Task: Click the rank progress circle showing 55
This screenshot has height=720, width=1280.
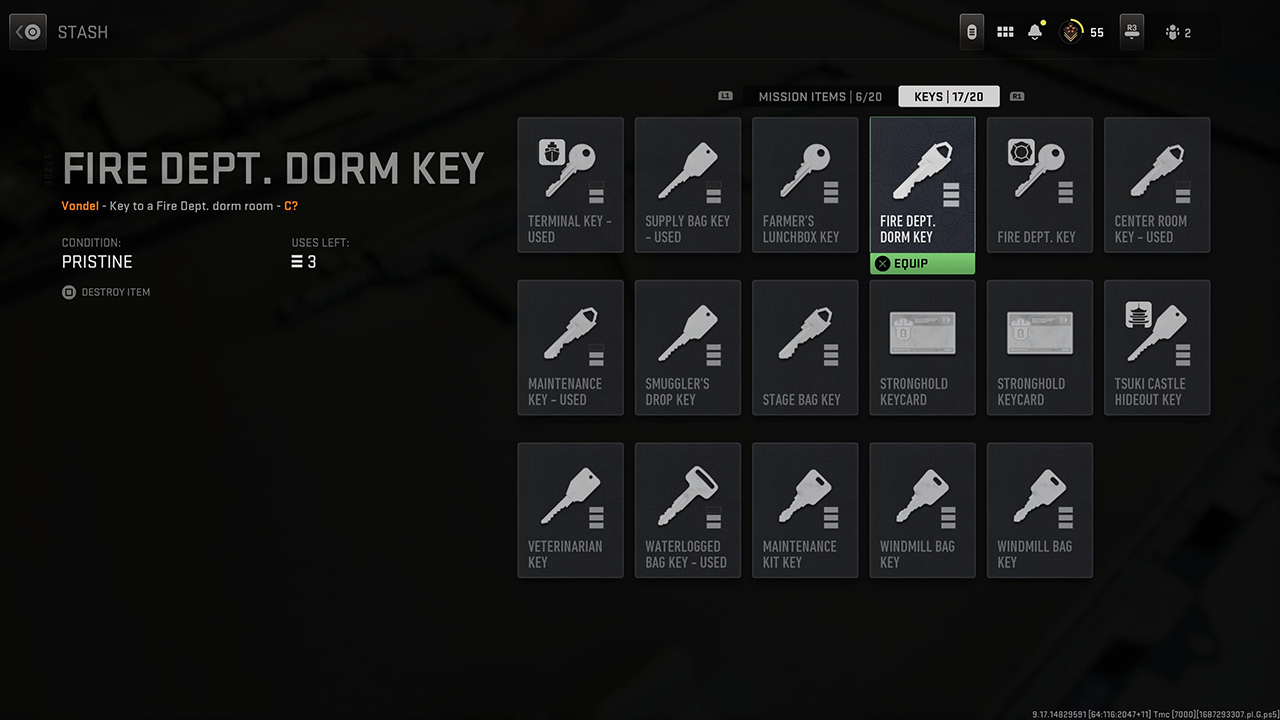Action: click(1072, 31)
